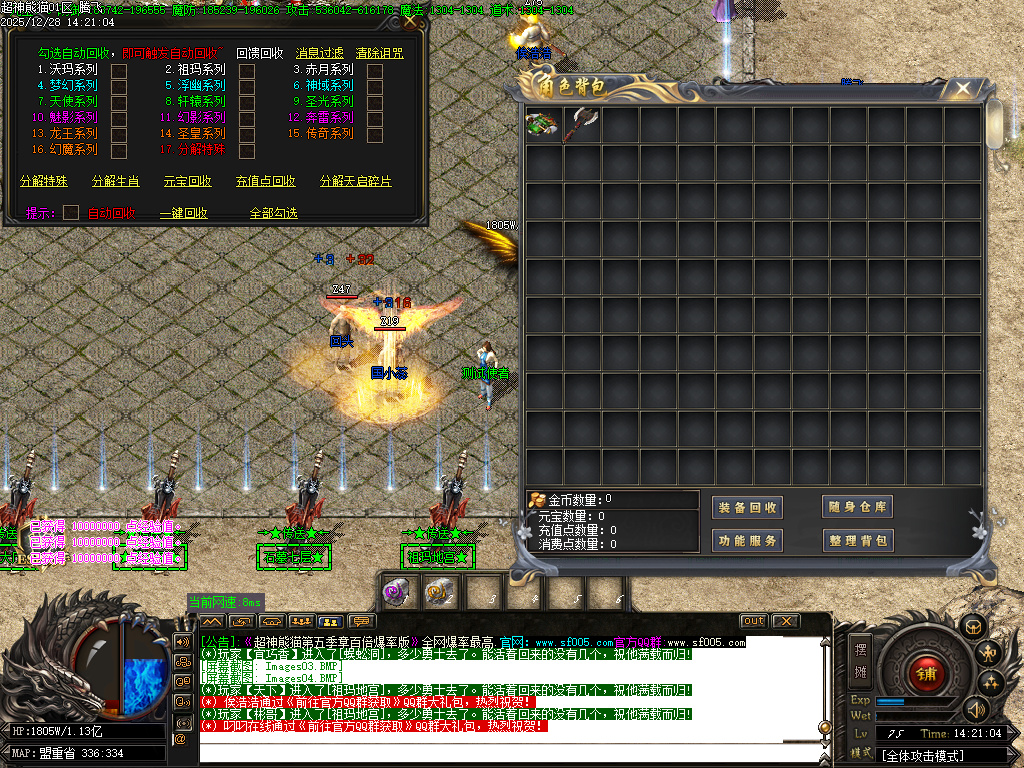The image size is (1024, 768).
Task: Open the 摆摊 stall button
Action: (861, 657)
